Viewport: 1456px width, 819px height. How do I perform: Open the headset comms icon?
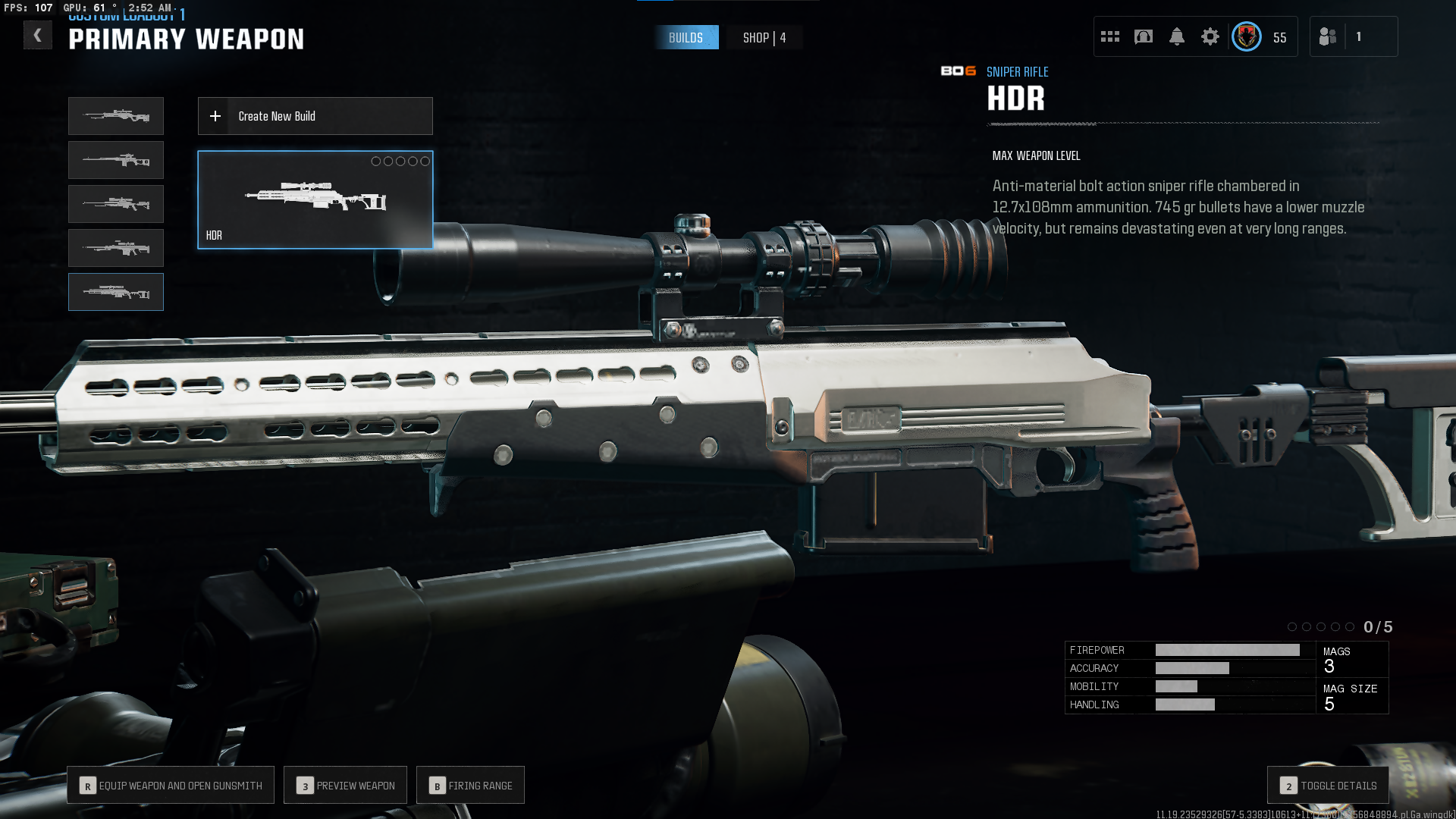(x=1143, y=36)
